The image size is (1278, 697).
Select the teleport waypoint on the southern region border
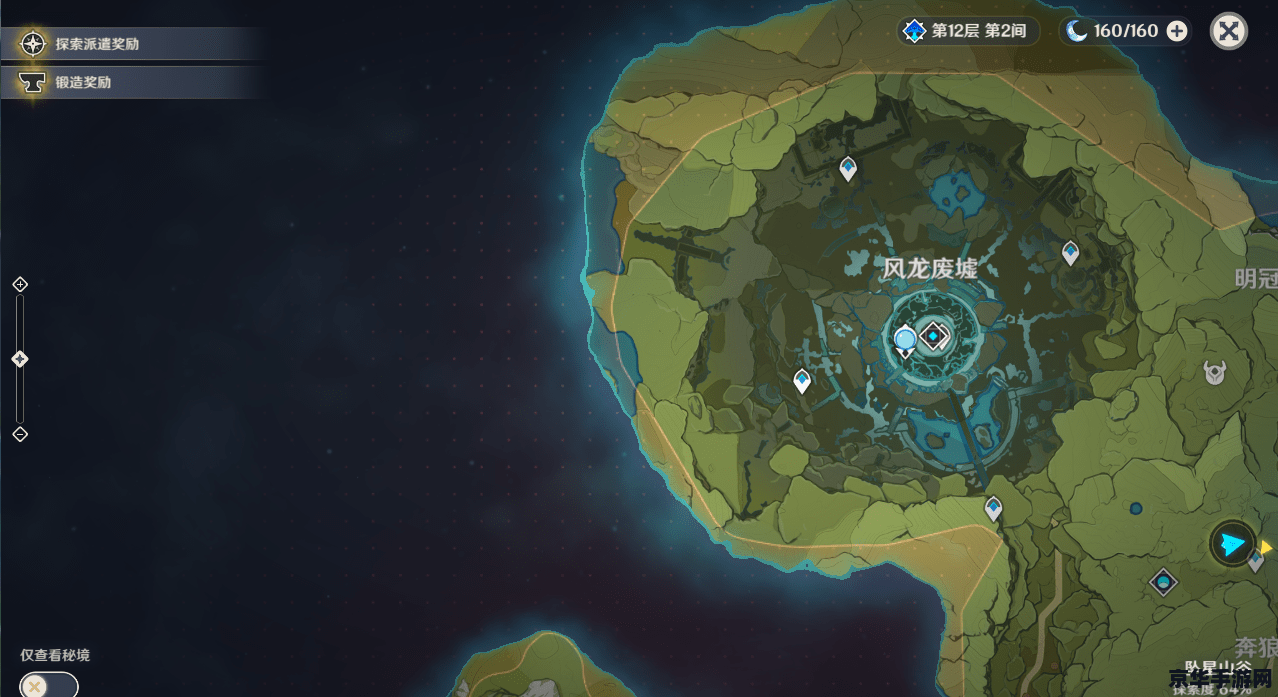(993, 508)
